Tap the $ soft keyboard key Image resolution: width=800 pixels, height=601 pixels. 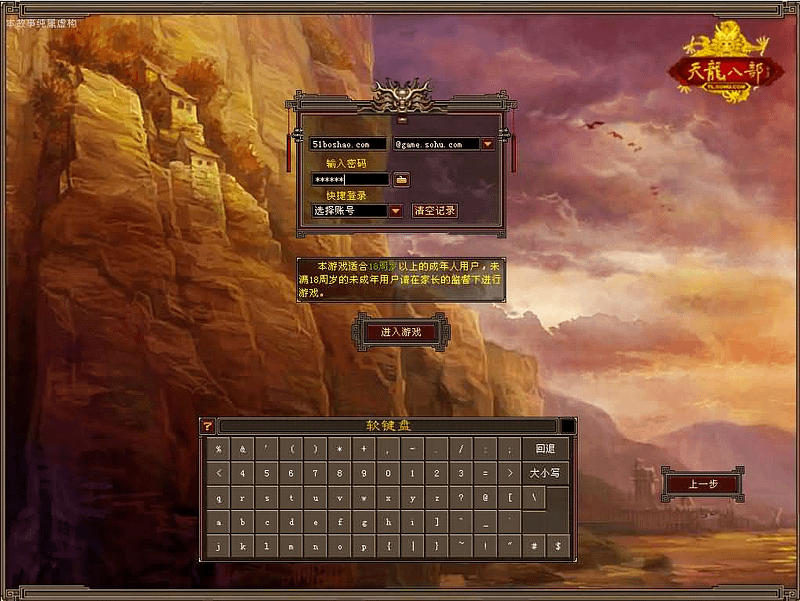[x=558, y=546]
